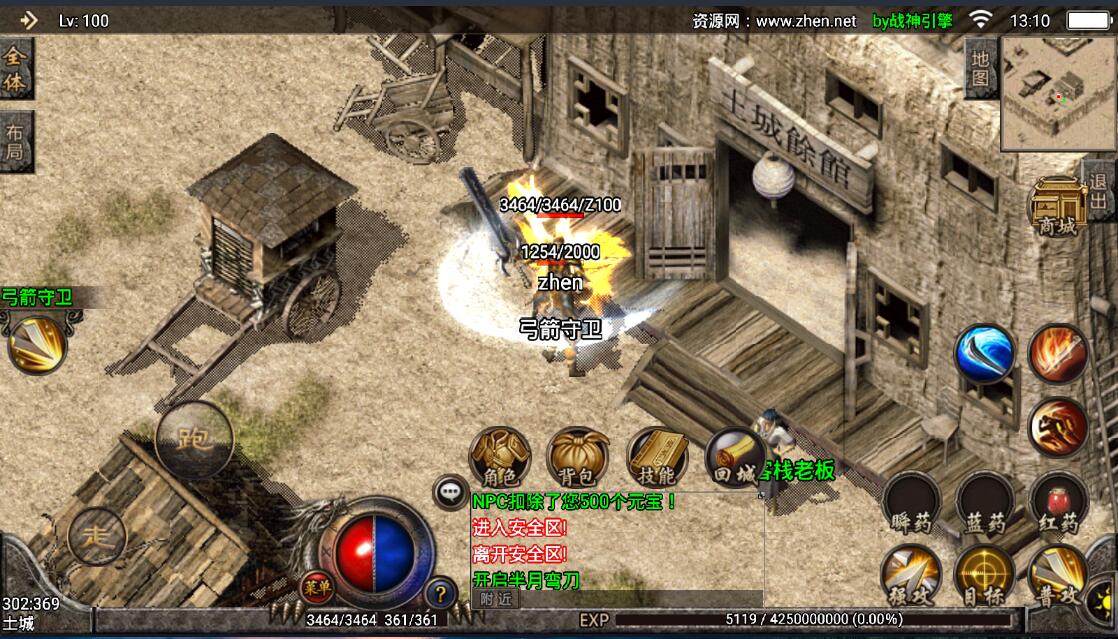Open the 地图 map button
Screen dimensions: 1118x639
point(981,67)
